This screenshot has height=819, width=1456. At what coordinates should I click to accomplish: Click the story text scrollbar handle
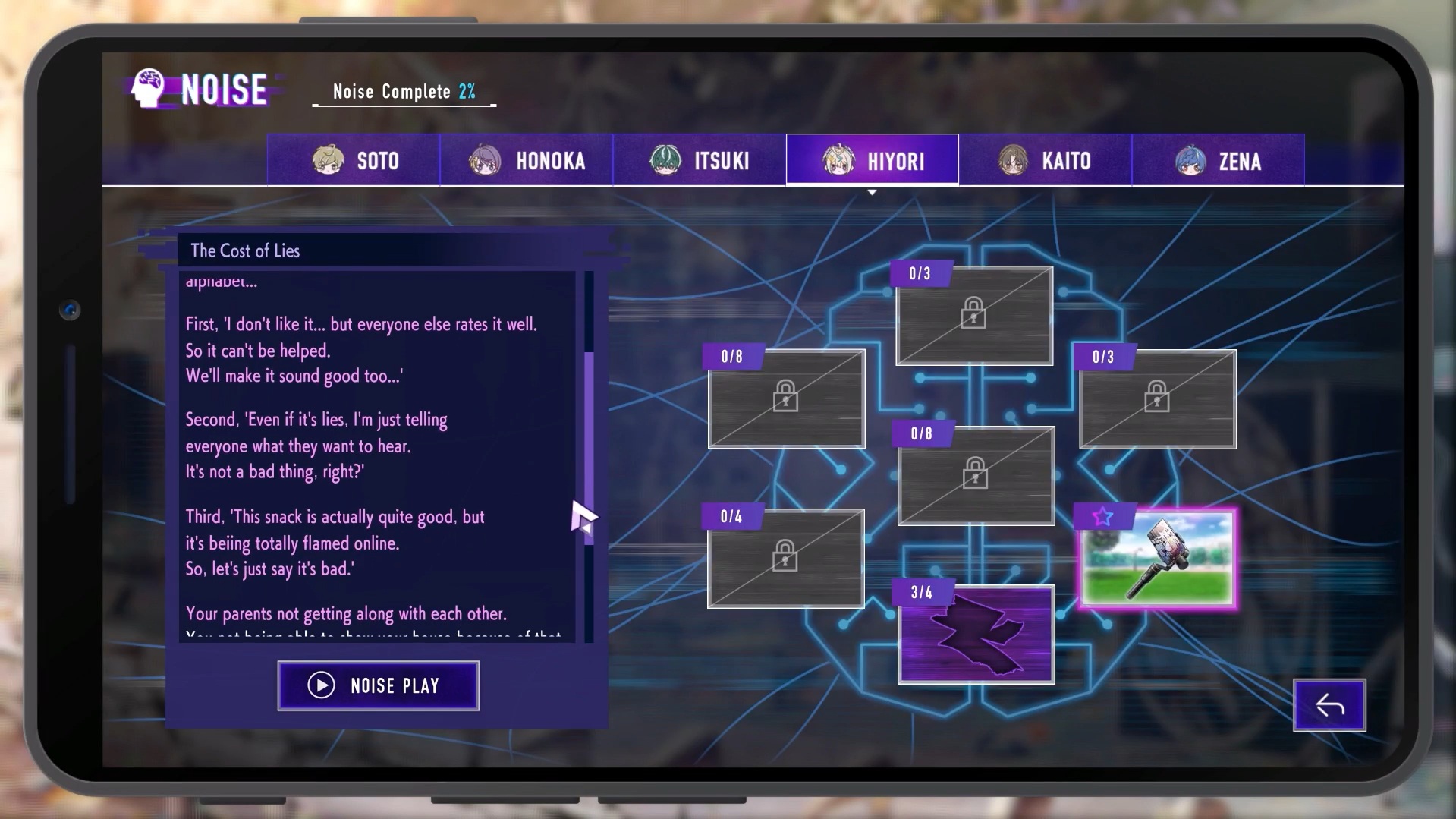[x=589, y=448]
